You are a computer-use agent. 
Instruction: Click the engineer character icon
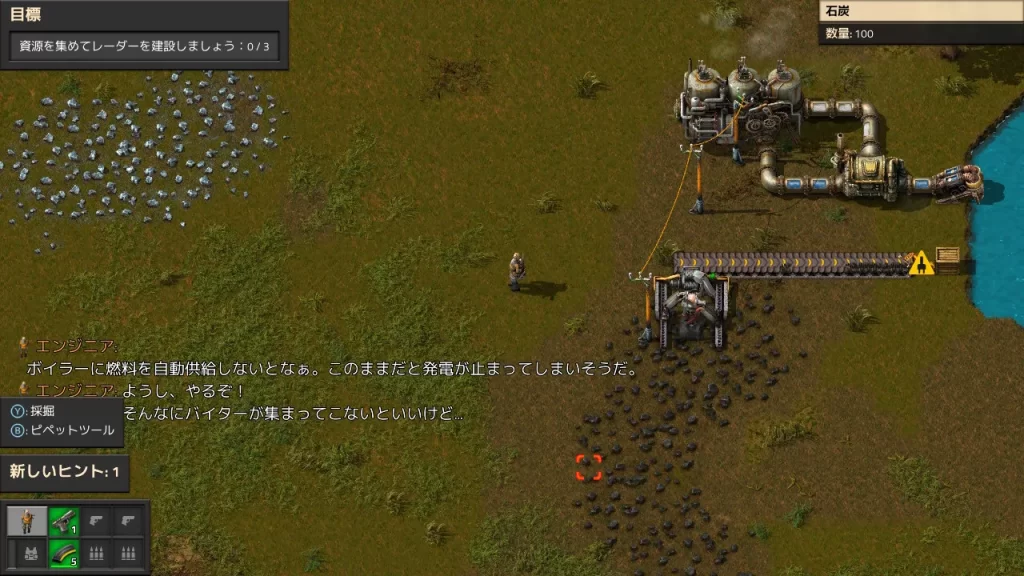pos(26,521)
